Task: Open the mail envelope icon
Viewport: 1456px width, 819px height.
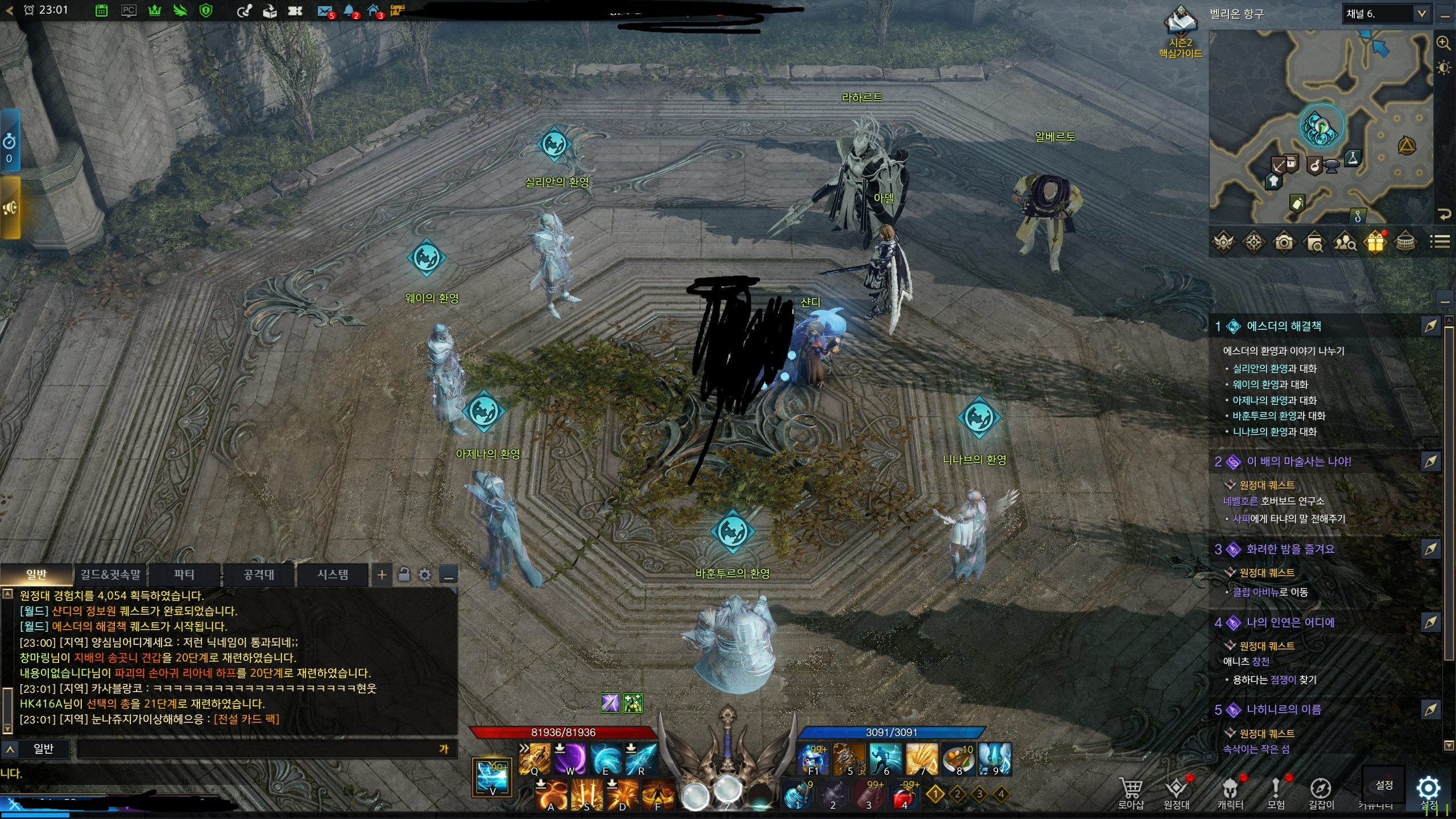Action: point(325,10)
